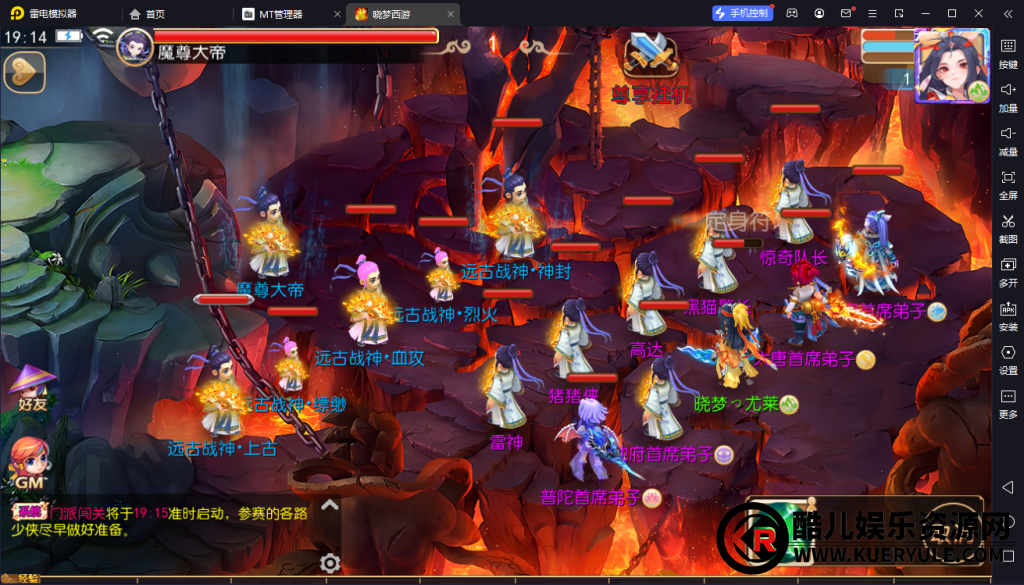Image resolution: width=1024 pixels, height=585 pixels.
Task: Take a screenshot with the 截图 button
Action: [x=1008, y=228]
